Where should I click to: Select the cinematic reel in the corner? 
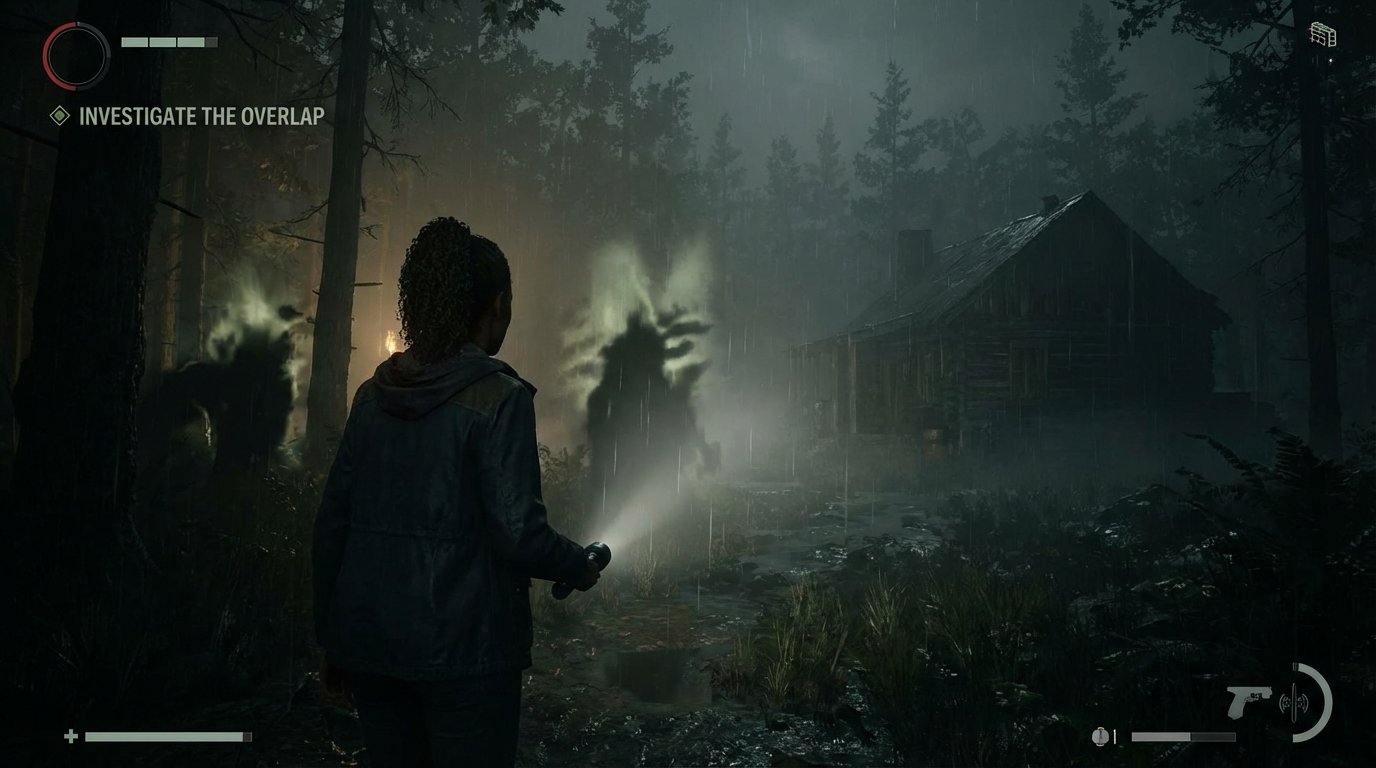(x=1322, y=32)
